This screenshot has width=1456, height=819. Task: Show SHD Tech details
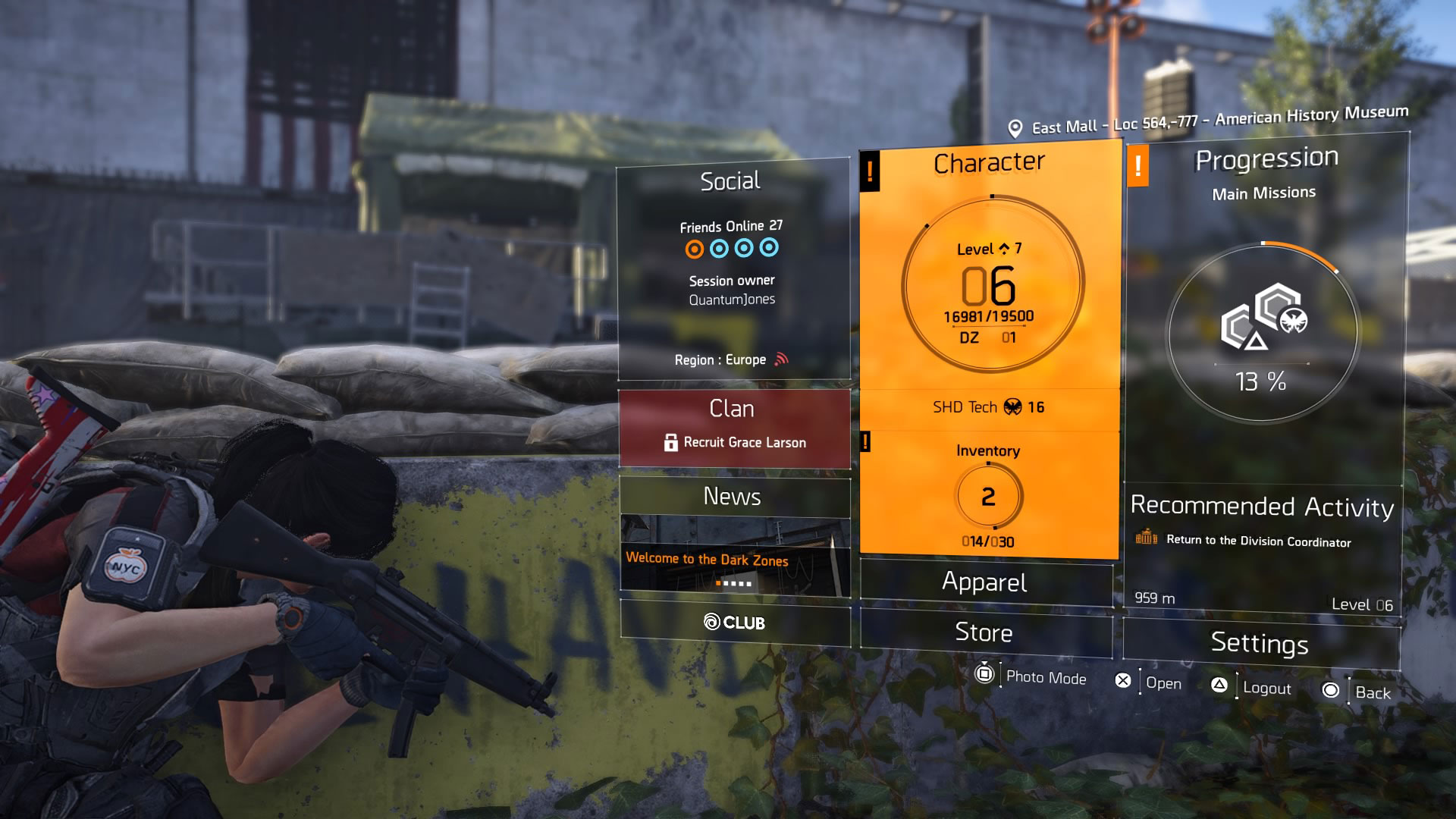[x=989, y=408]
